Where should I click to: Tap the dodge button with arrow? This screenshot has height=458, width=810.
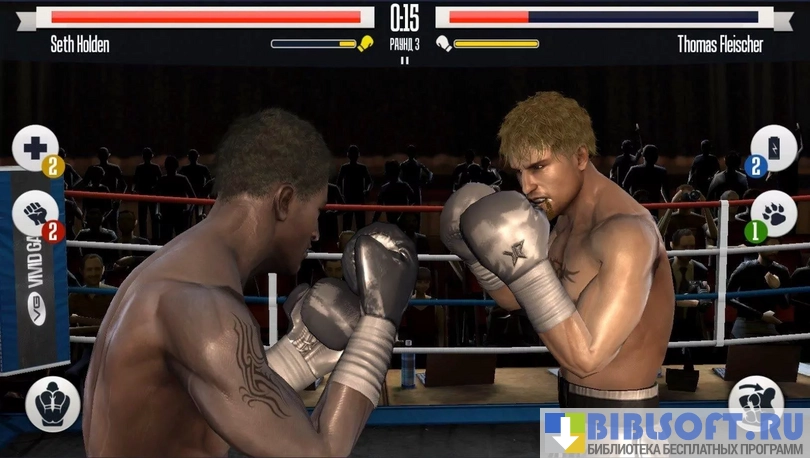tap(757, 402)
